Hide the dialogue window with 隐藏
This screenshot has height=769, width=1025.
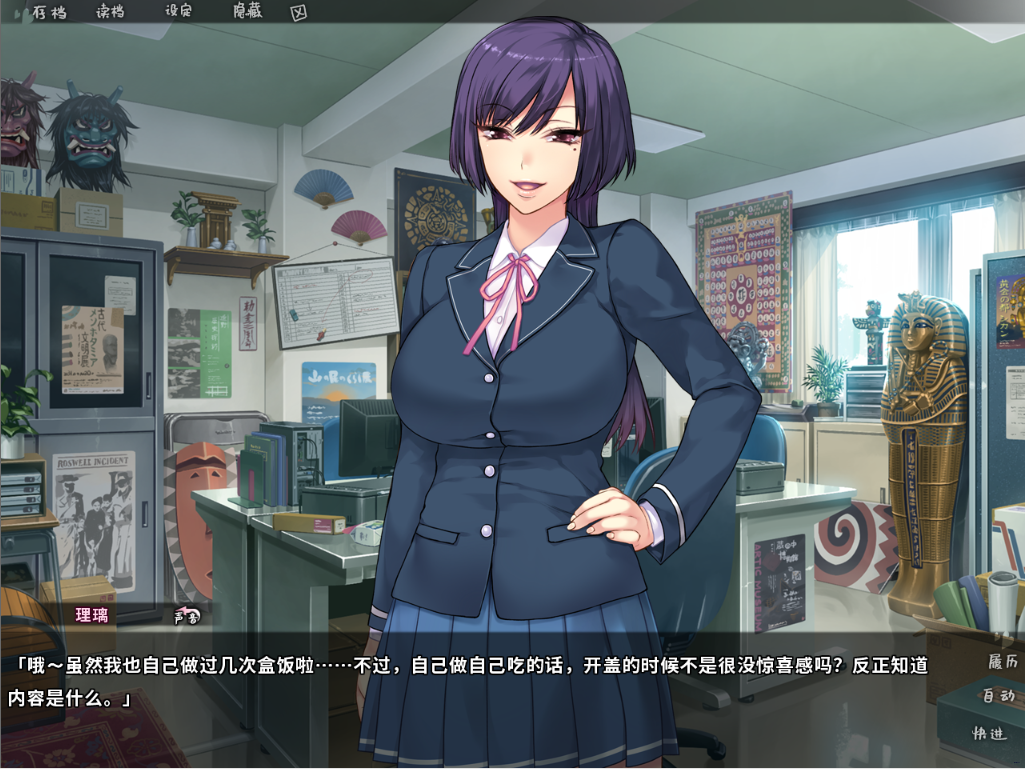247,12
